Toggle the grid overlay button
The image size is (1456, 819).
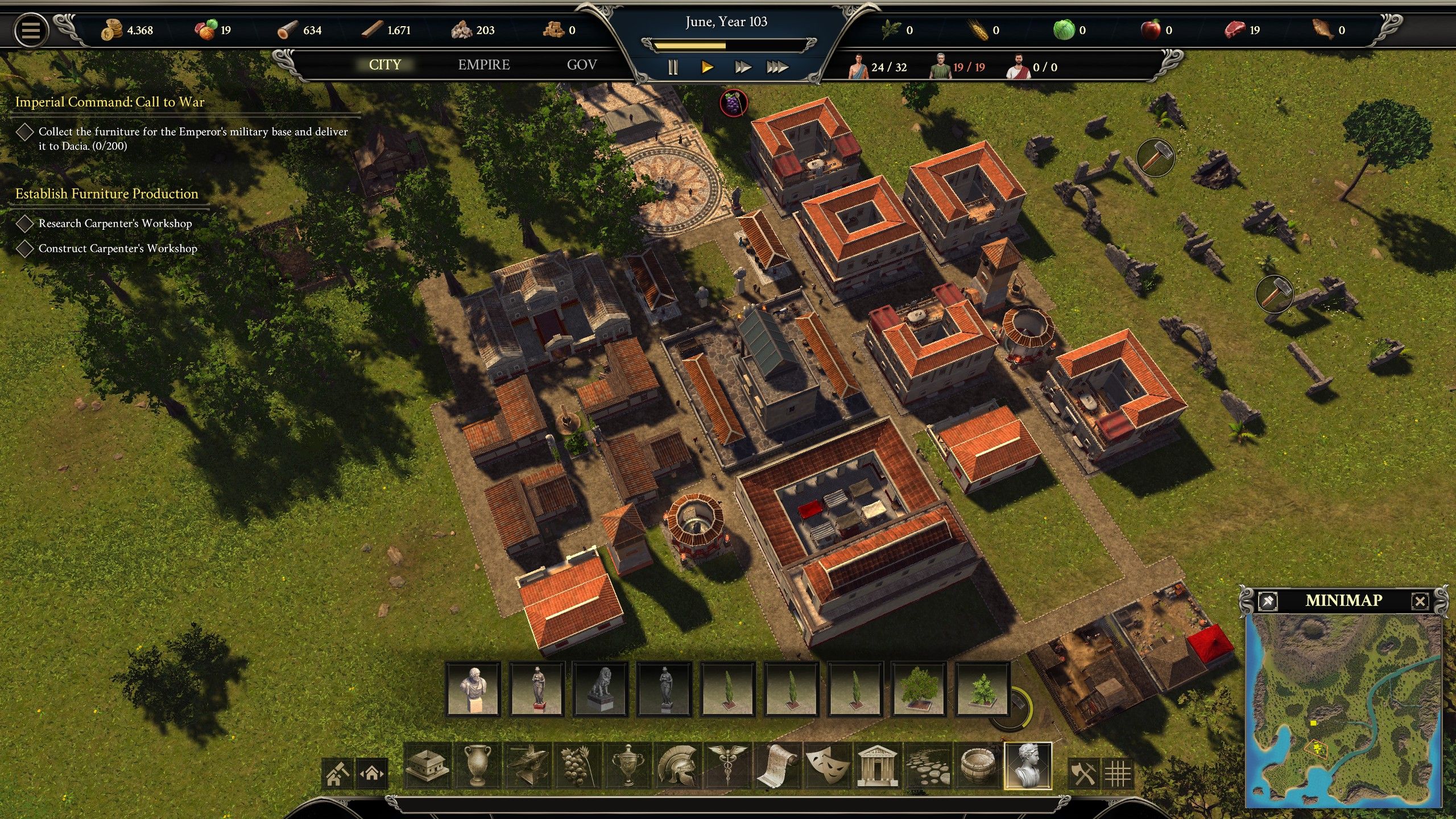point(1118,773)
